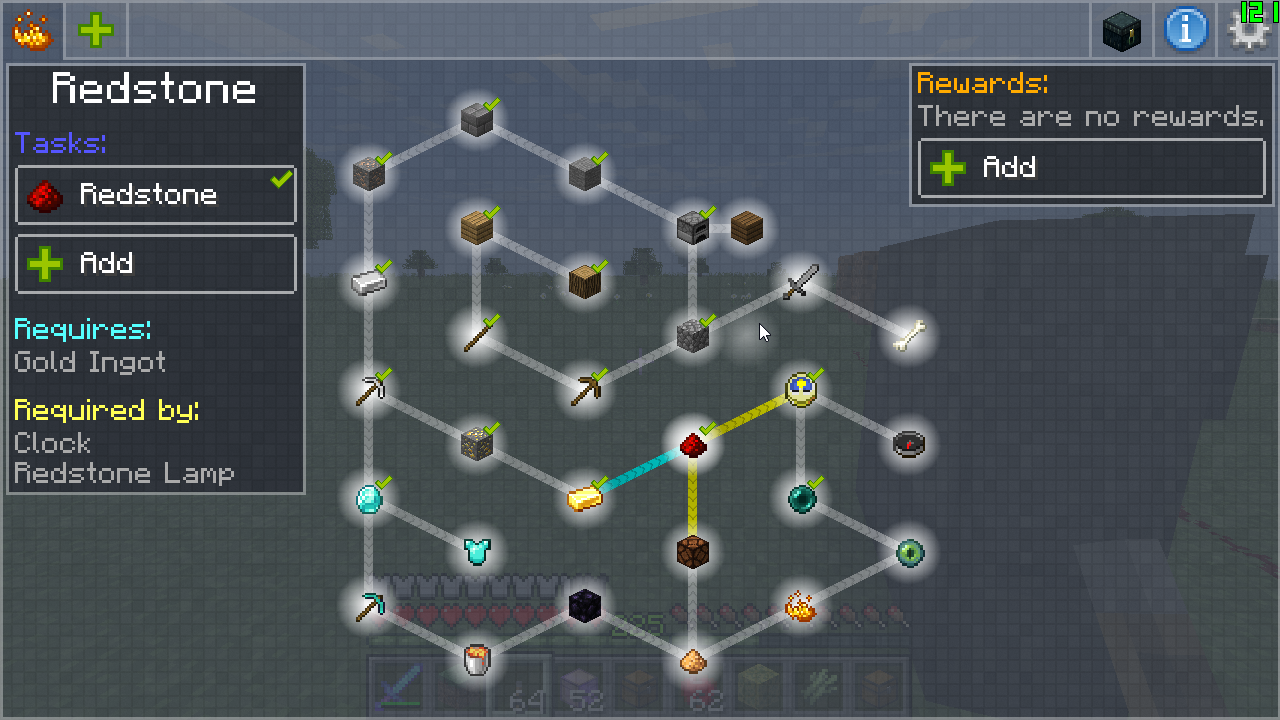Open the settings gear icon
The width and height of the screenshot is (1280, 720).
point(1248,31)
